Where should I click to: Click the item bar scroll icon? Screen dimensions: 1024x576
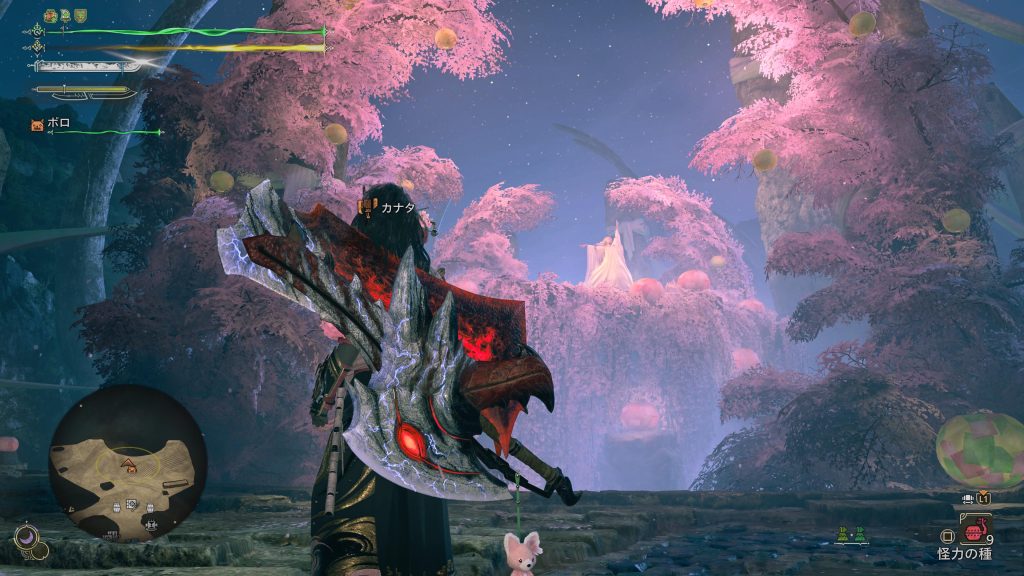click(968, 497)
